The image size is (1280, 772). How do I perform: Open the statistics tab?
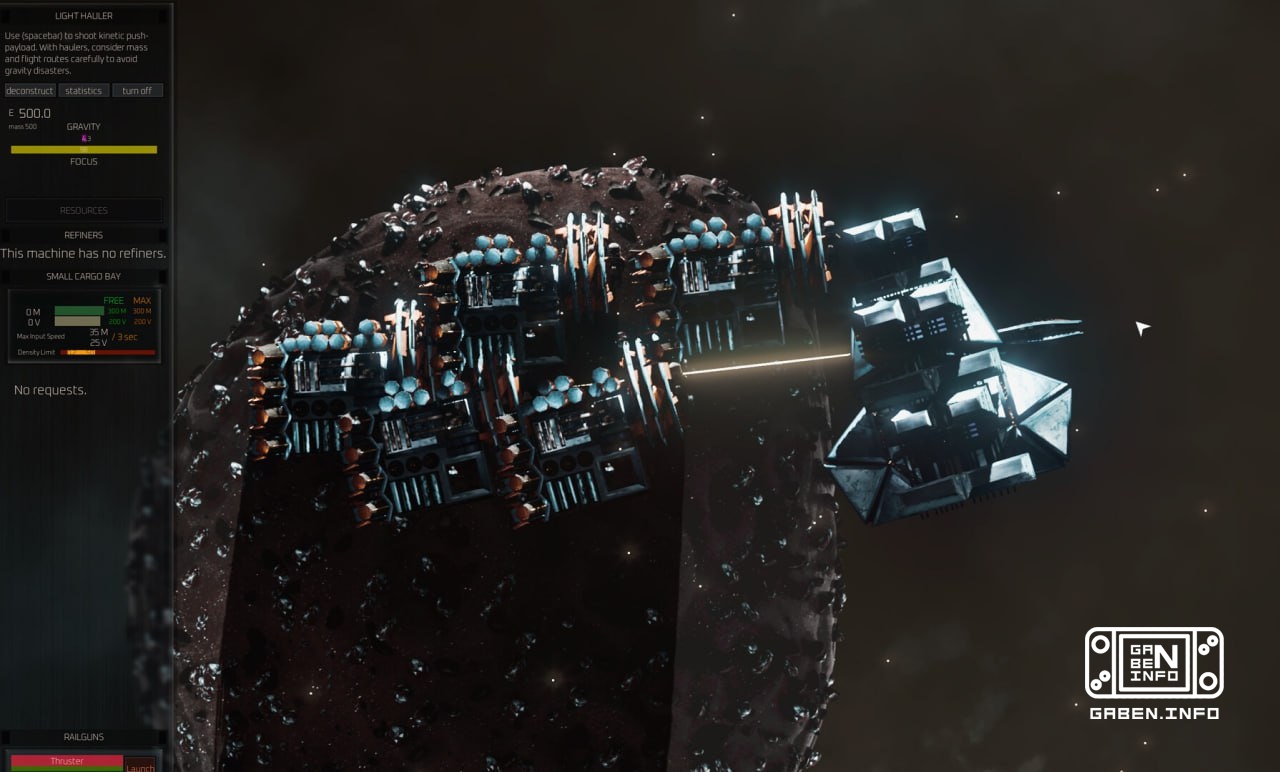pyautogui.click(x=83, y=90)
